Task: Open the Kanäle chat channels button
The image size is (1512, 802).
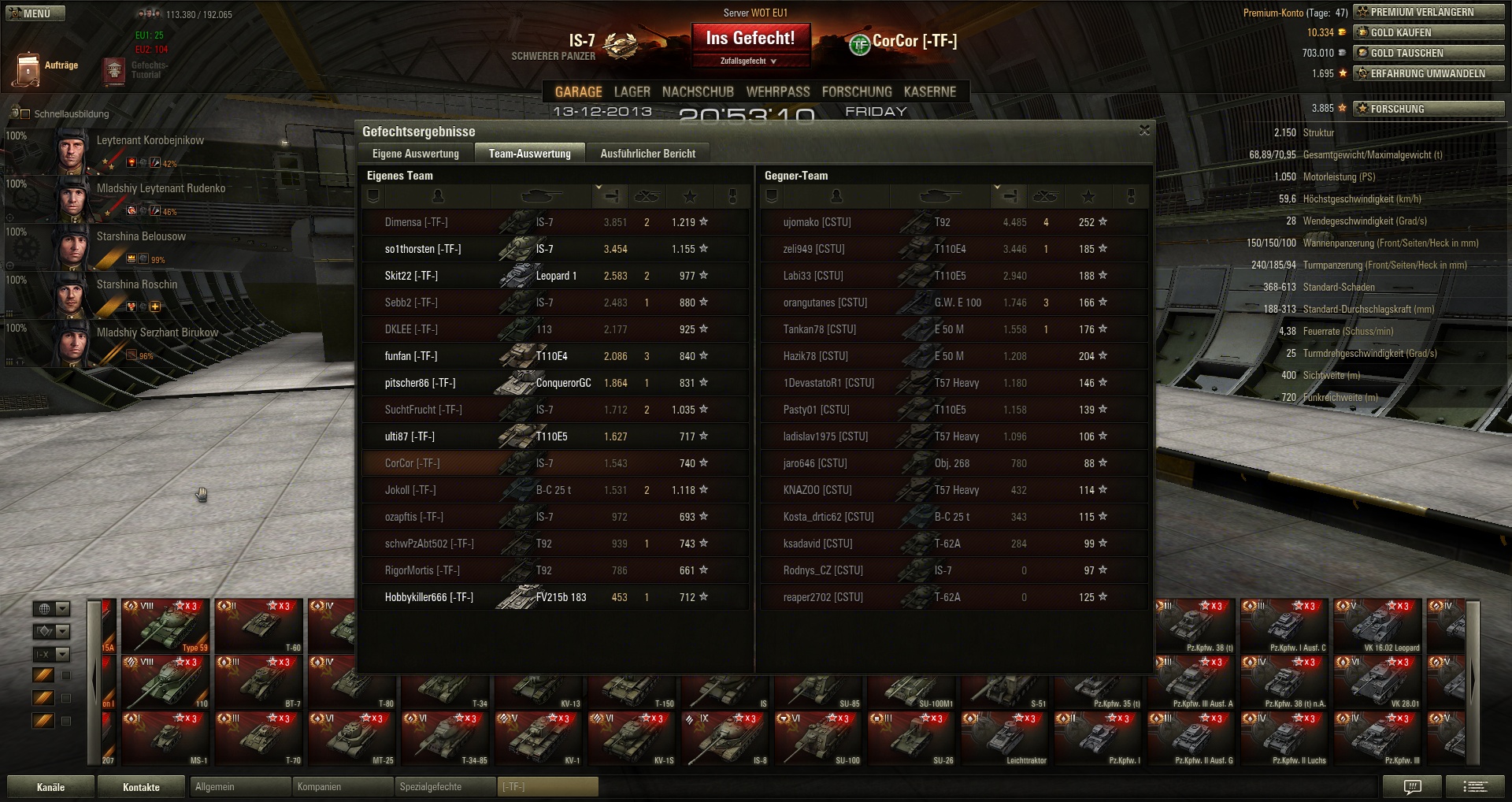Action: [x=50, y=787]
